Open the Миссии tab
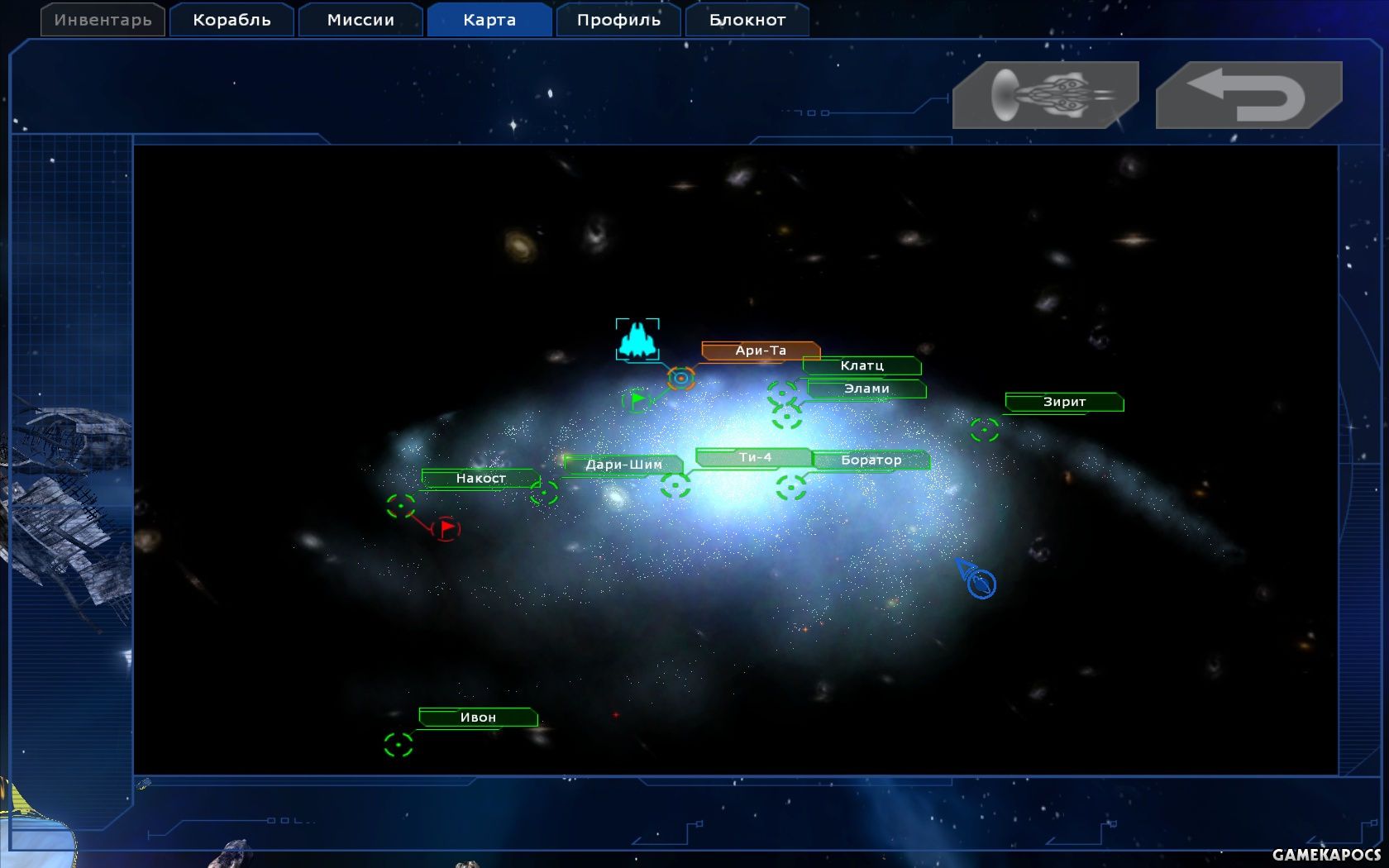The height and width of the screenshot is (868, 1389). (360, 20)
